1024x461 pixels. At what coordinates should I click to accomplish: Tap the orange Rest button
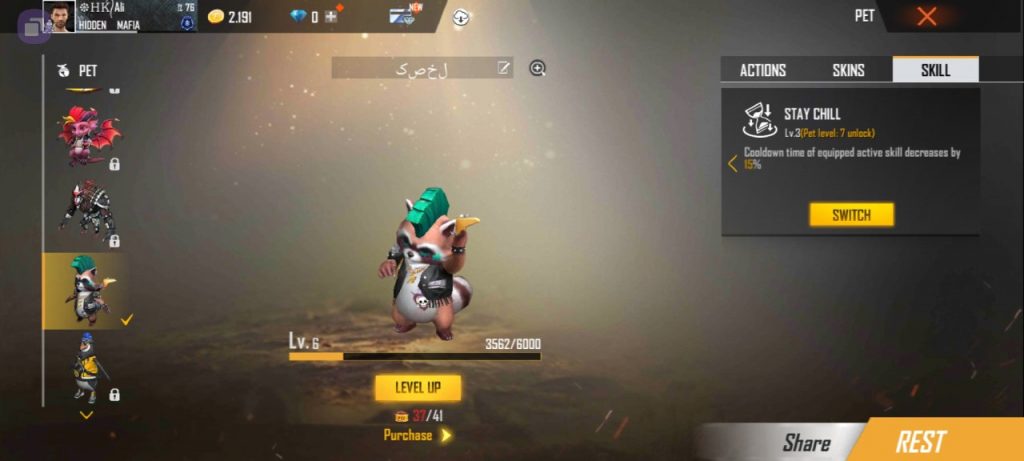(x=920, y=441)
